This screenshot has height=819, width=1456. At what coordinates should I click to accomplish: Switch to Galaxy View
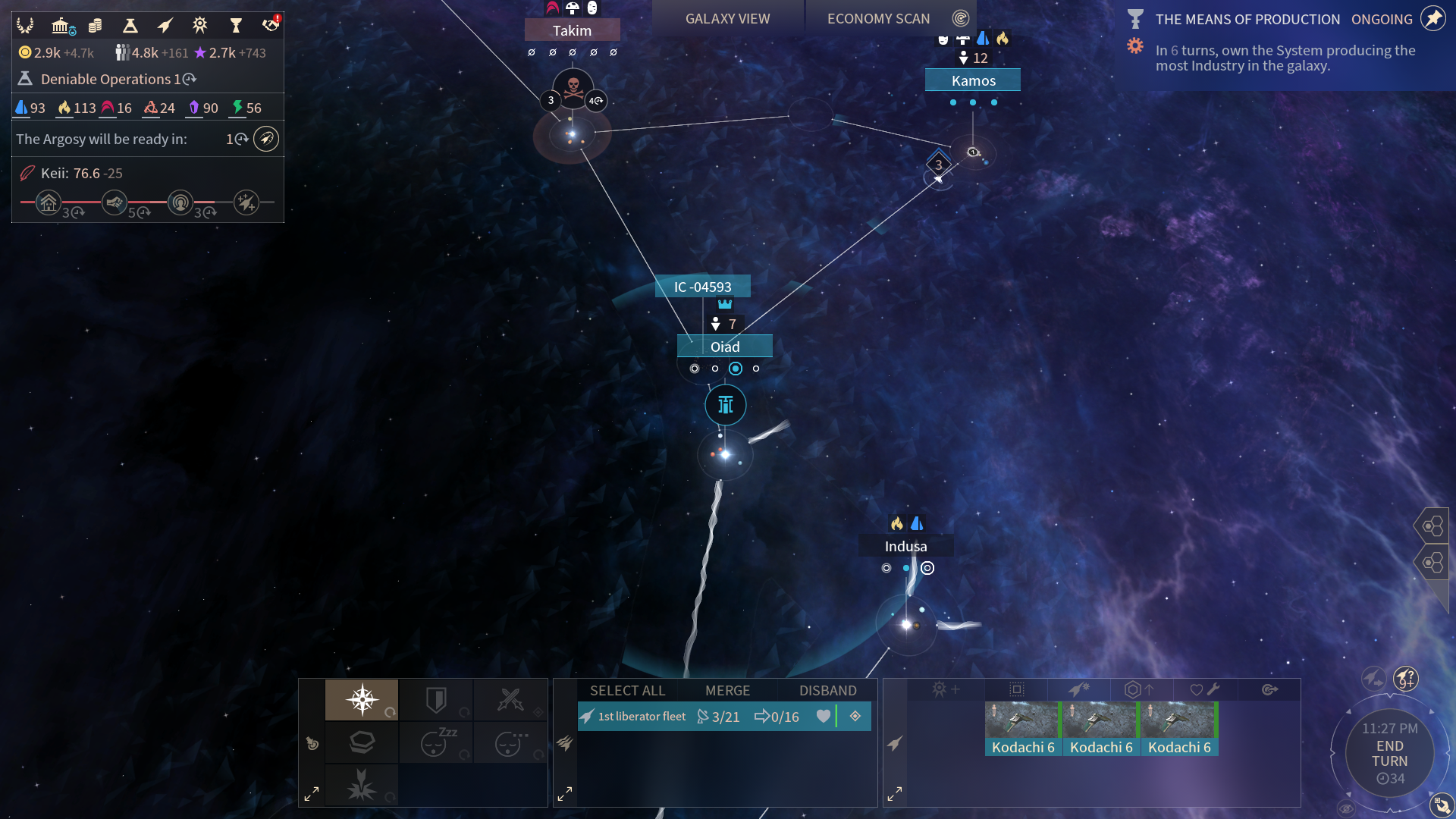(727, 19)
